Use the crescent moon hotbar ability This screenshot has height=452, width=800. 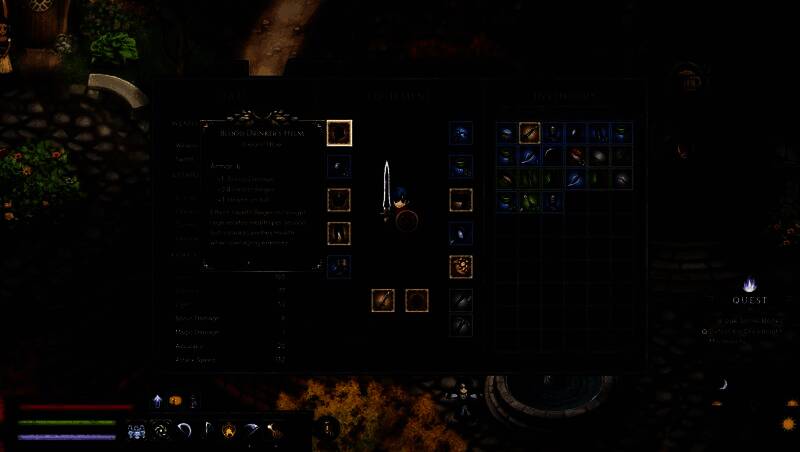click(184, 431)
